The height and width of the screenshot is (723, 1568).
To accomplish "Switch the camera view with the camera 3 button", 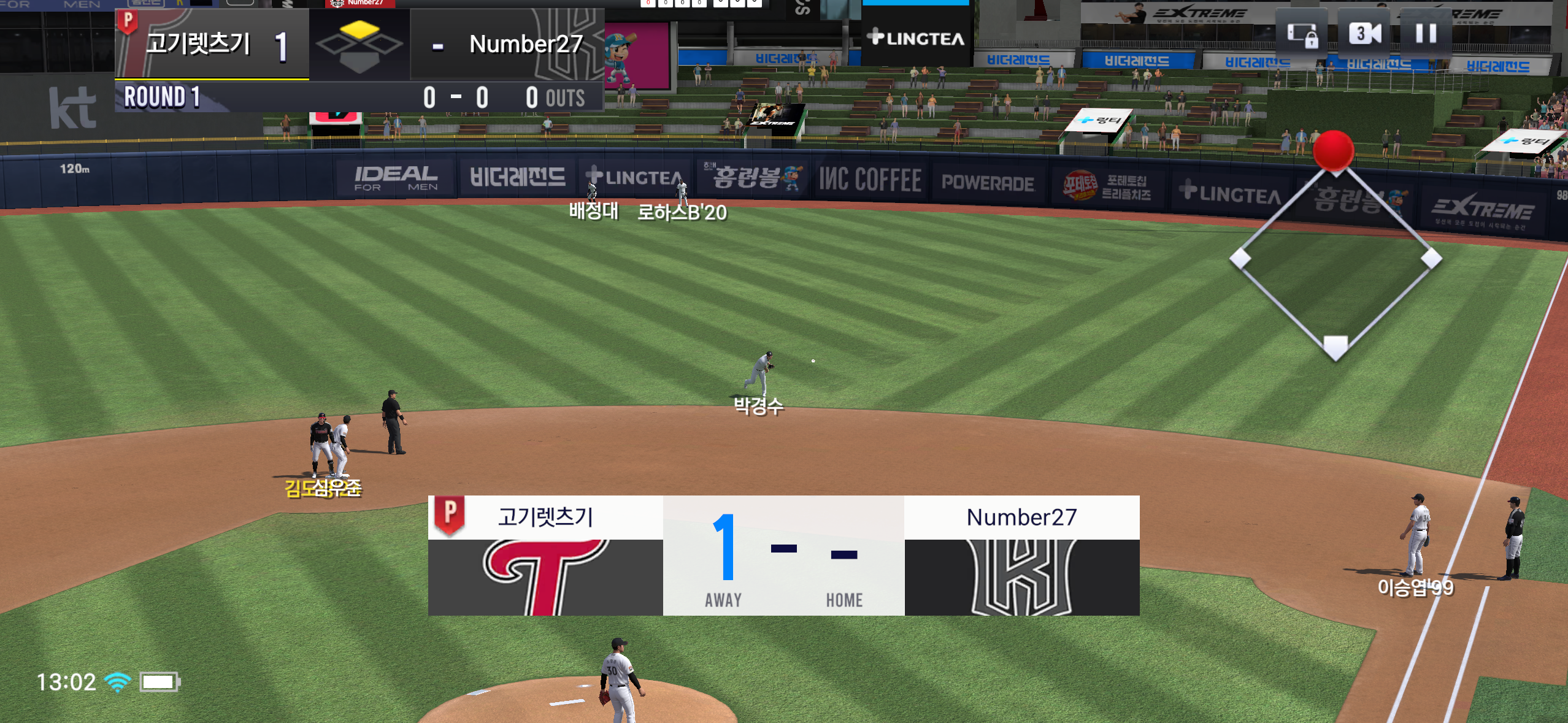I will [1364, 33].
